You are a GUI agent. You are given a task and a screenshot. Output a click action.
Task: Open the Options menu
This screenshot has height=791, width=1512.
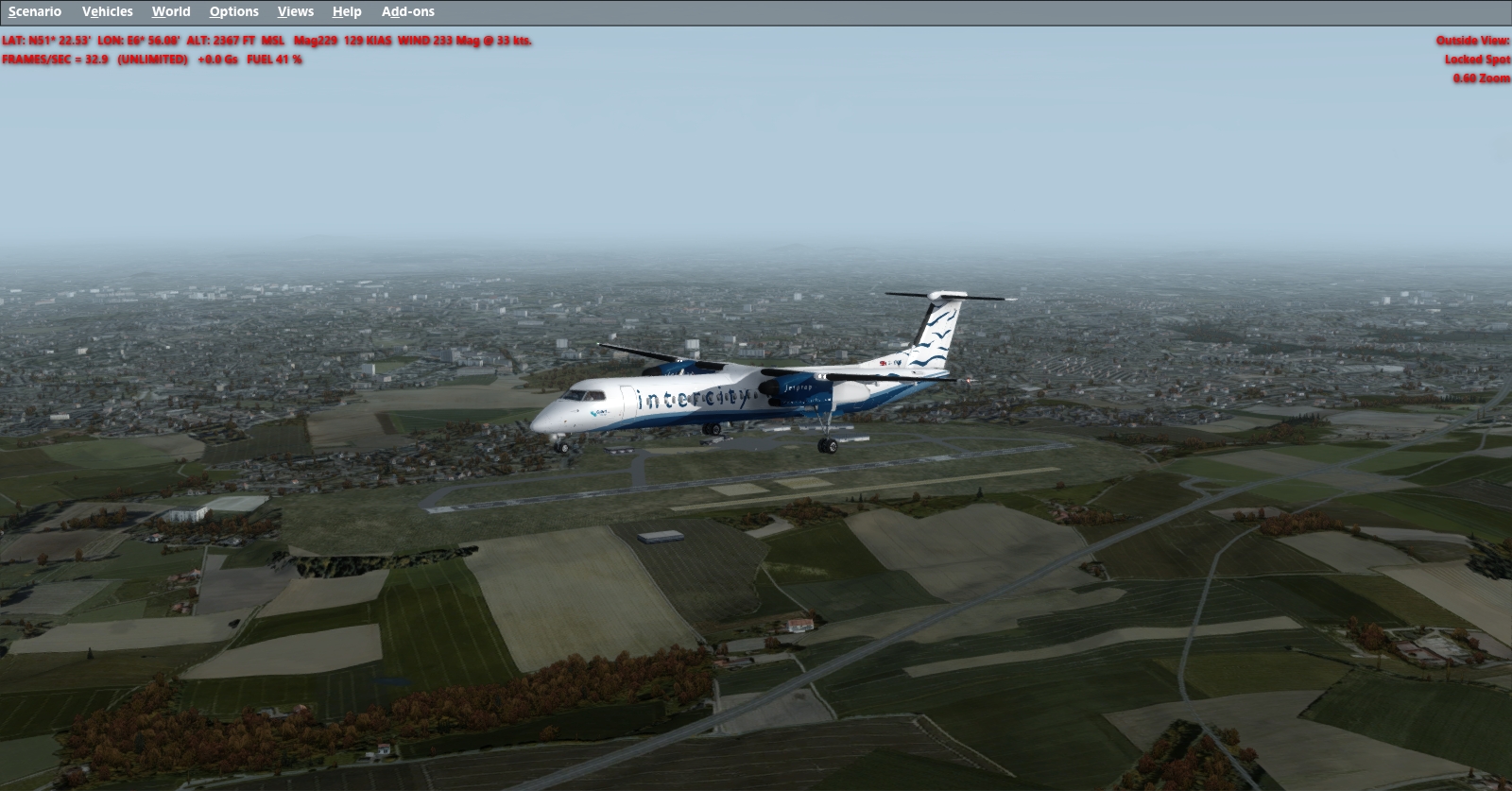[233, 11]
